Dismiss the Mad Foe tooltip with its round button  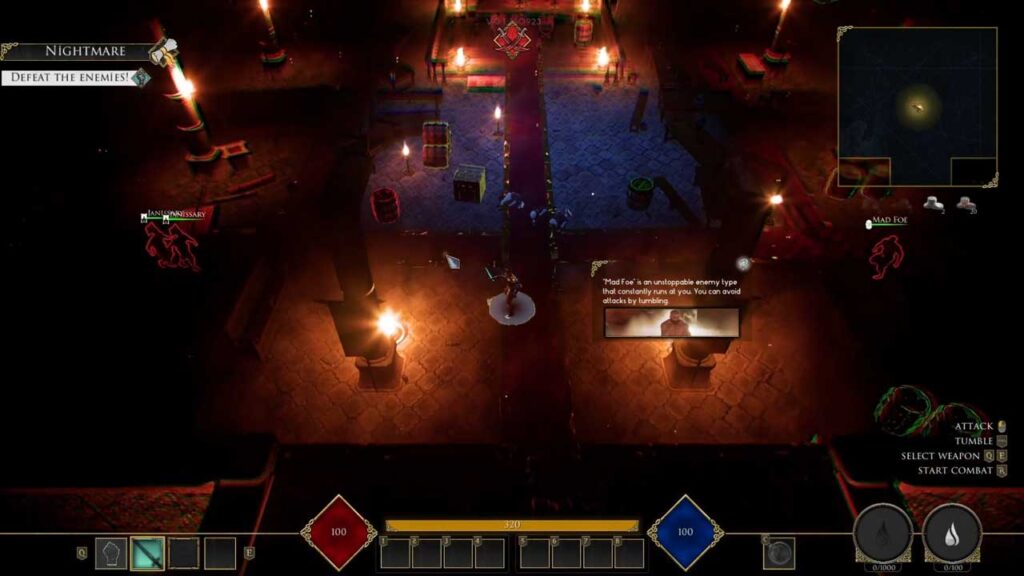tap(743, 263)
